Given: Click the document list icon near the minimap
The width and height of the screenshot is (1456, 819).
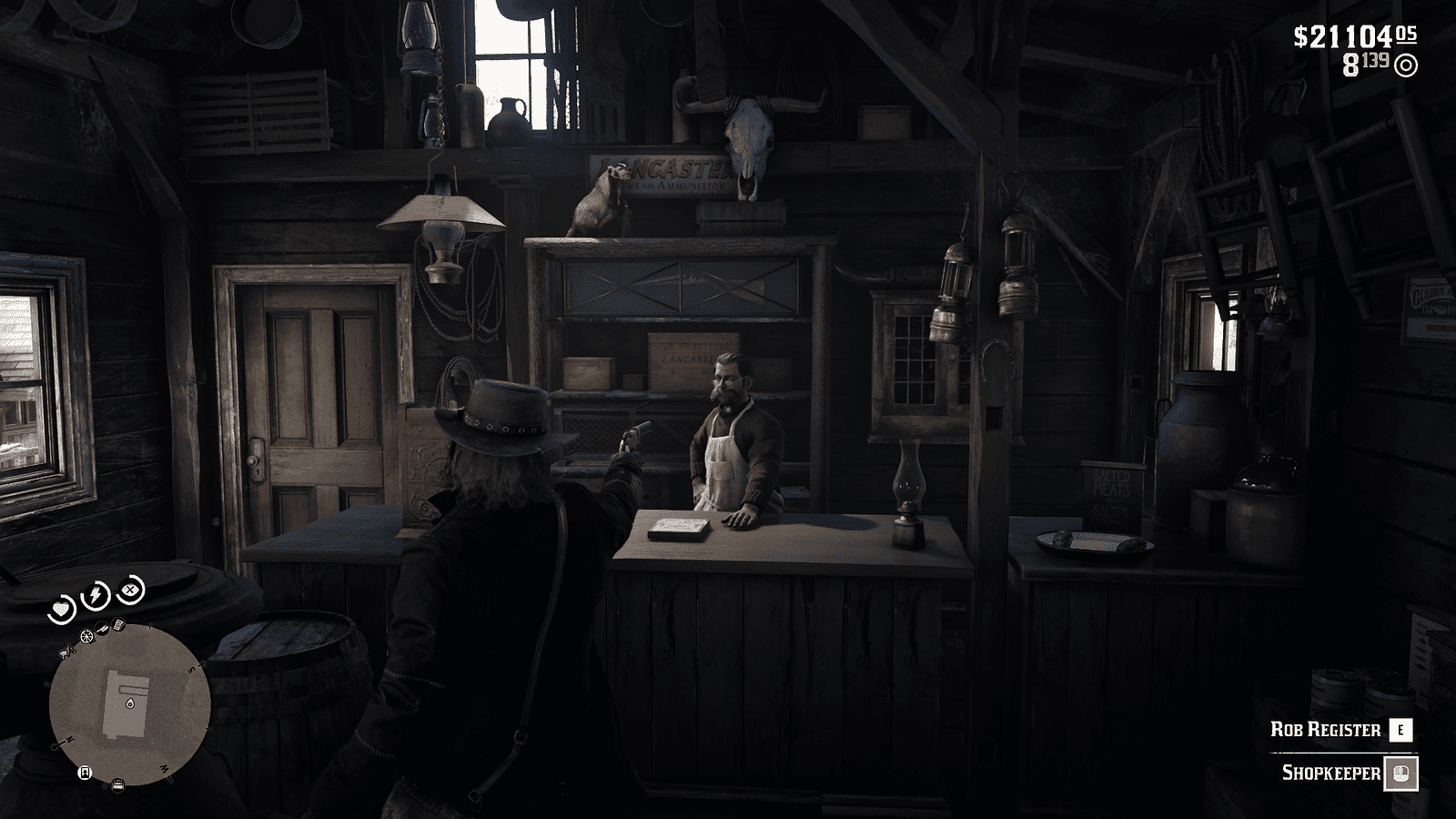Looking at the screenshot, I should (117, 624).
